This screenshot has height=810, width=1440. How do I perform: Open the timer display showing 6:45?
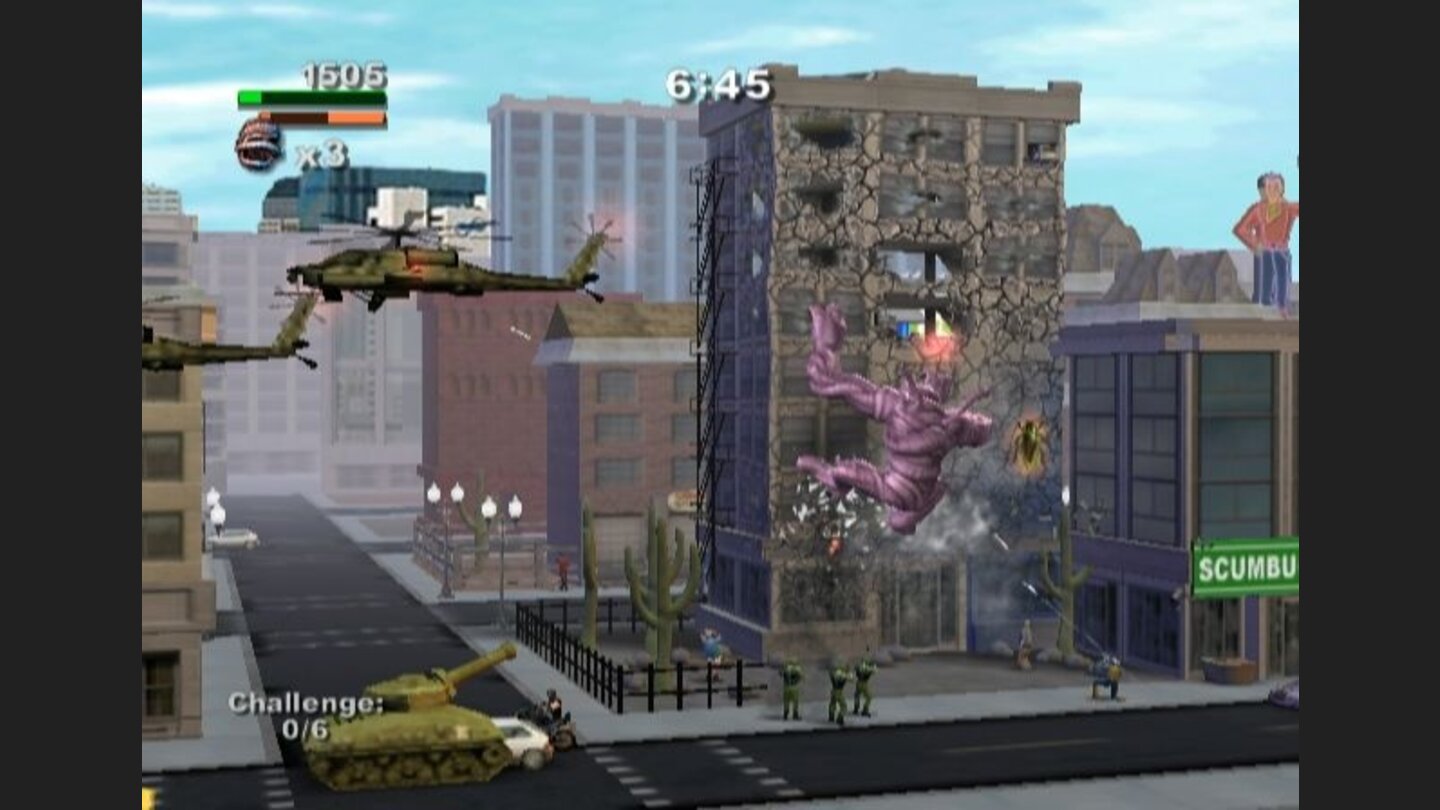tap(716, 86)
